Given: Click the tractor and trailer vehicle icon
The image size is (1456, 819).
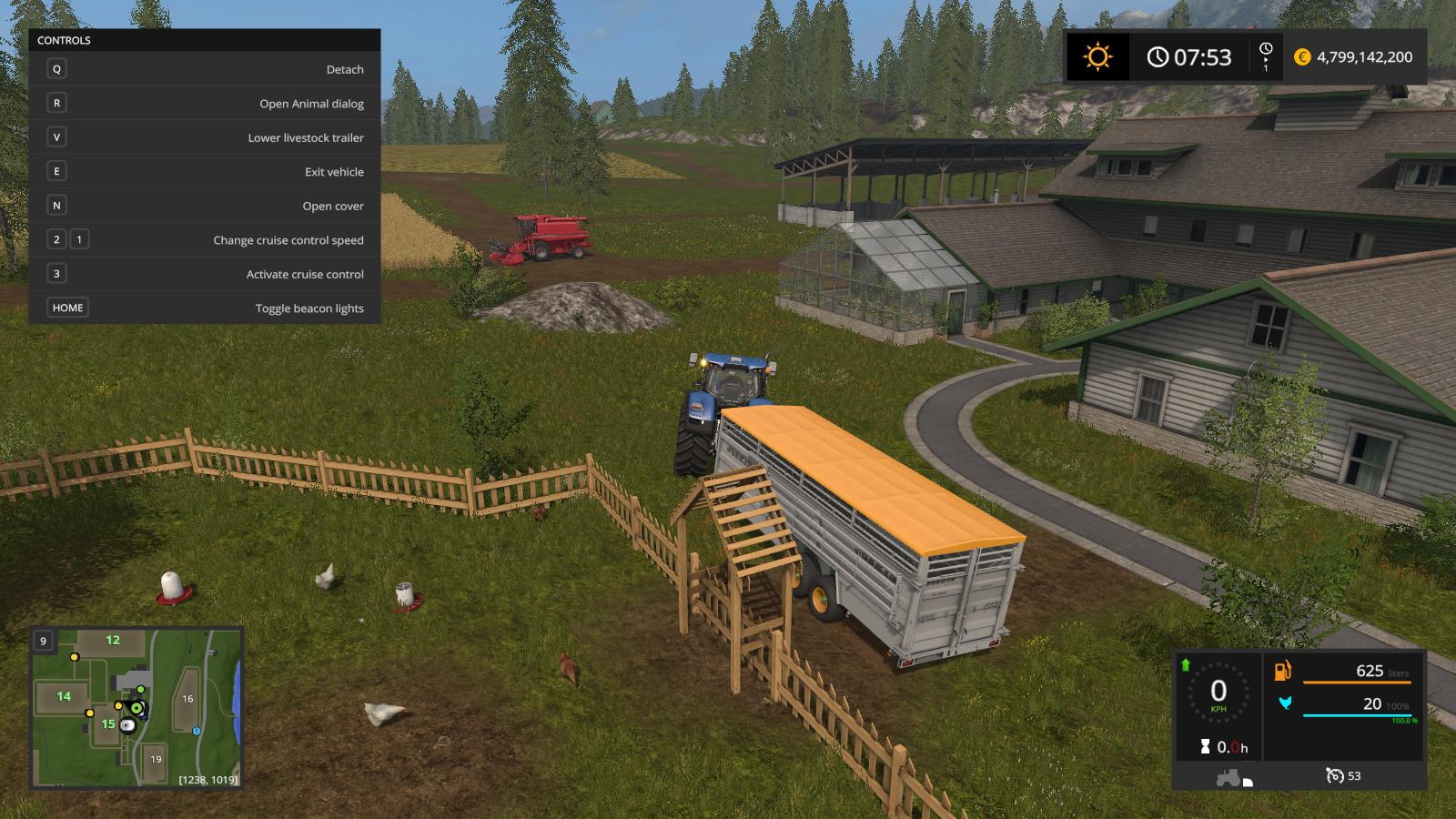Looking at the screenshot, I should click(1233, 778).
